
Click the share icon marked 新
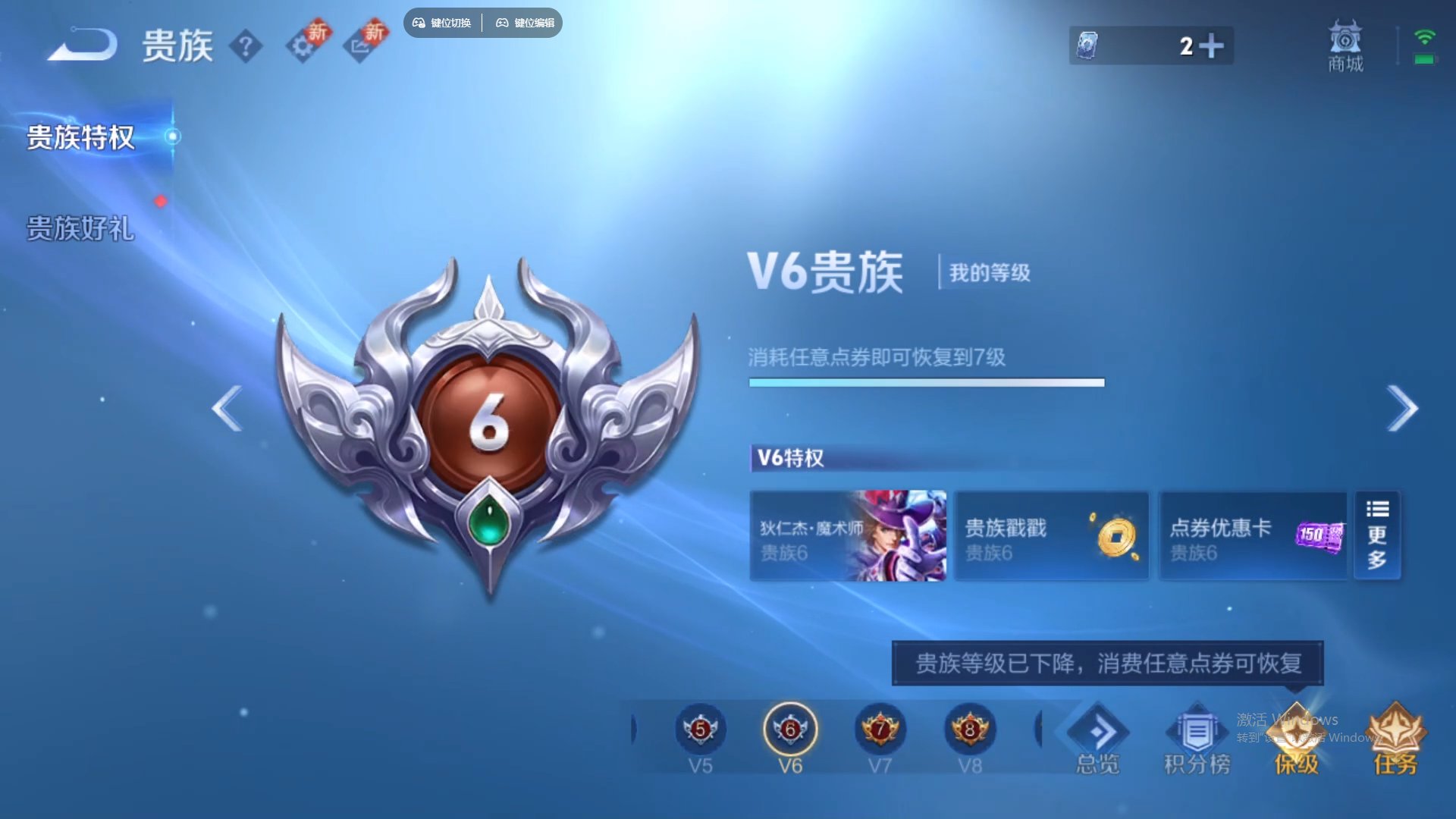364,45
